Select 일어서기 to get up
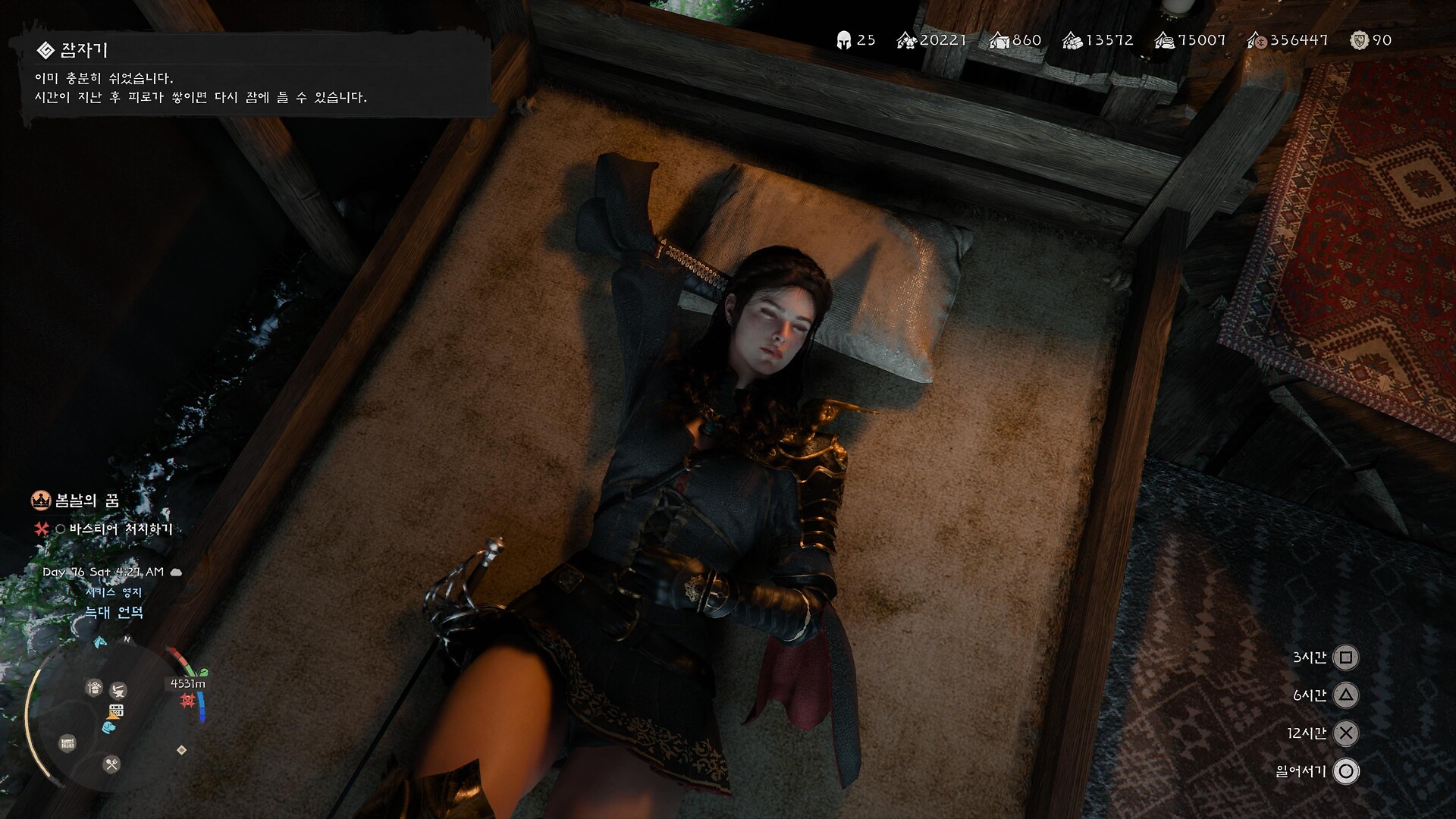The image size is (1456, 819). click(1345, 771)
